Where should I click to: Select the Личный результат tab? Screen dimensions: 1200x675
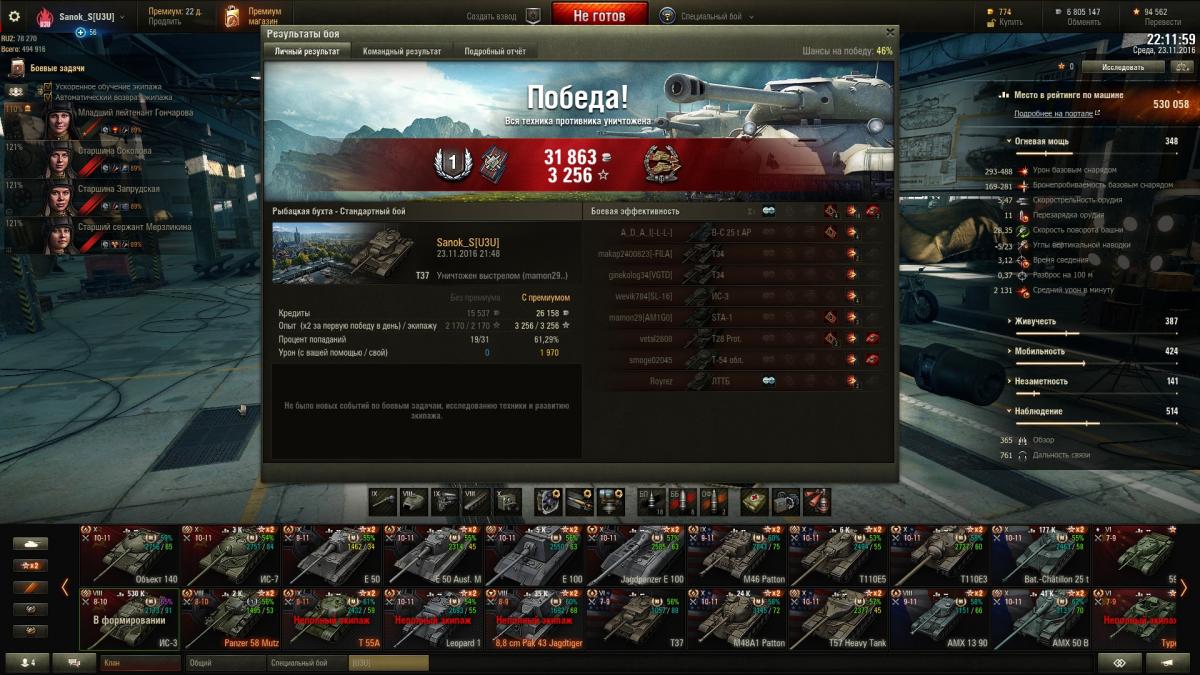[307, 51]
